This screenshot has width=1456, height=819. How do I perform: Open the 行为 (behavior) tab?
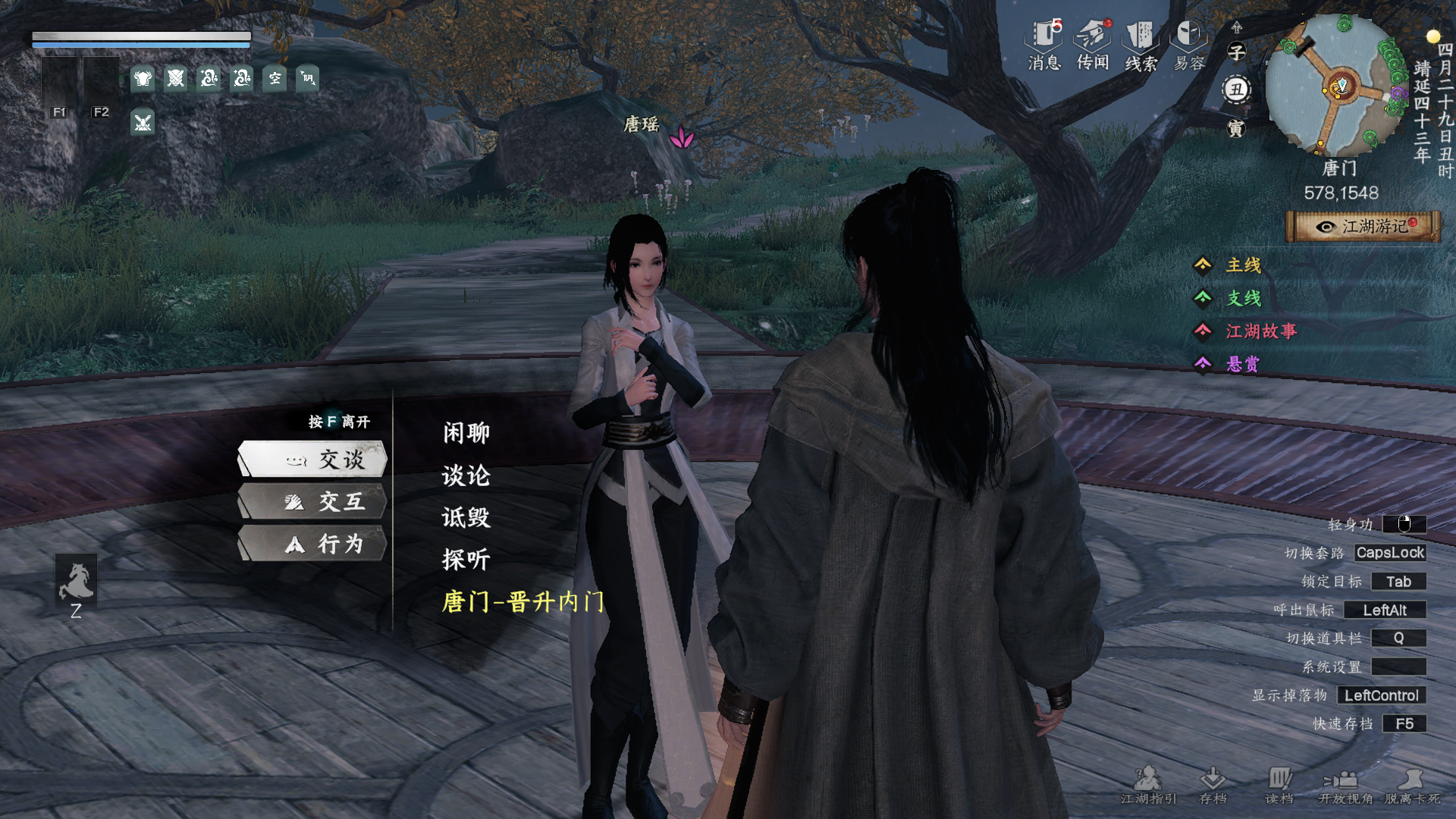pos(314,544)
